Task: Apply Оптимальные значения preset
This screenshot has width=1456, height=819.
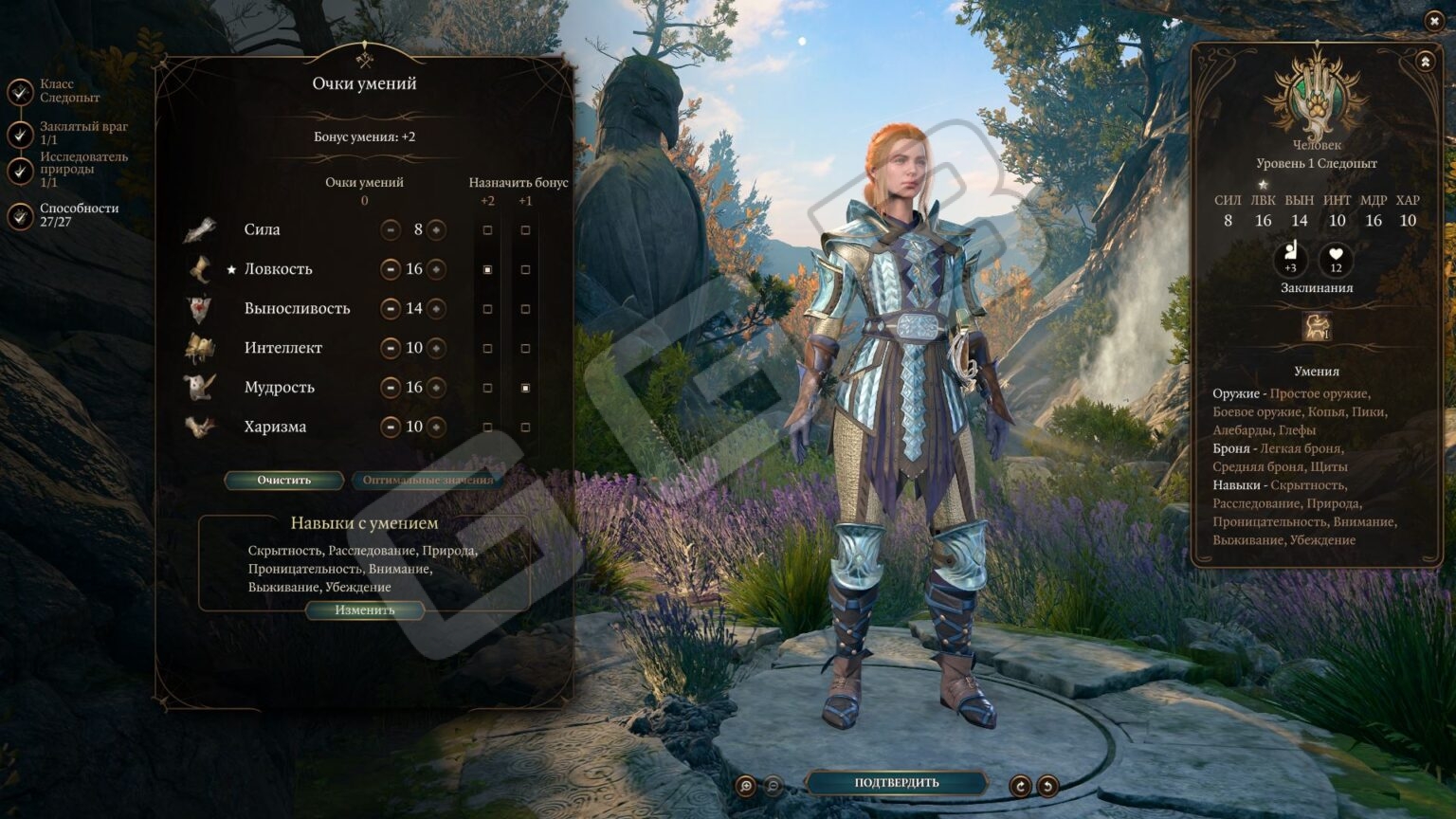Action: click(x=428, y=481)
